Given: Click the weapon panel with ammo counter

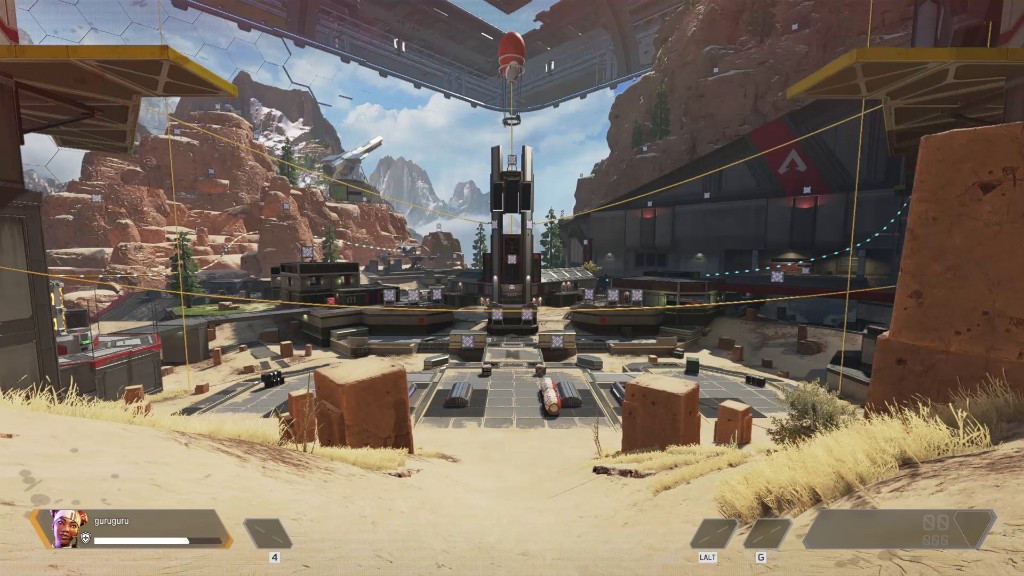Looking at the screenshot, I should (898, 529).
